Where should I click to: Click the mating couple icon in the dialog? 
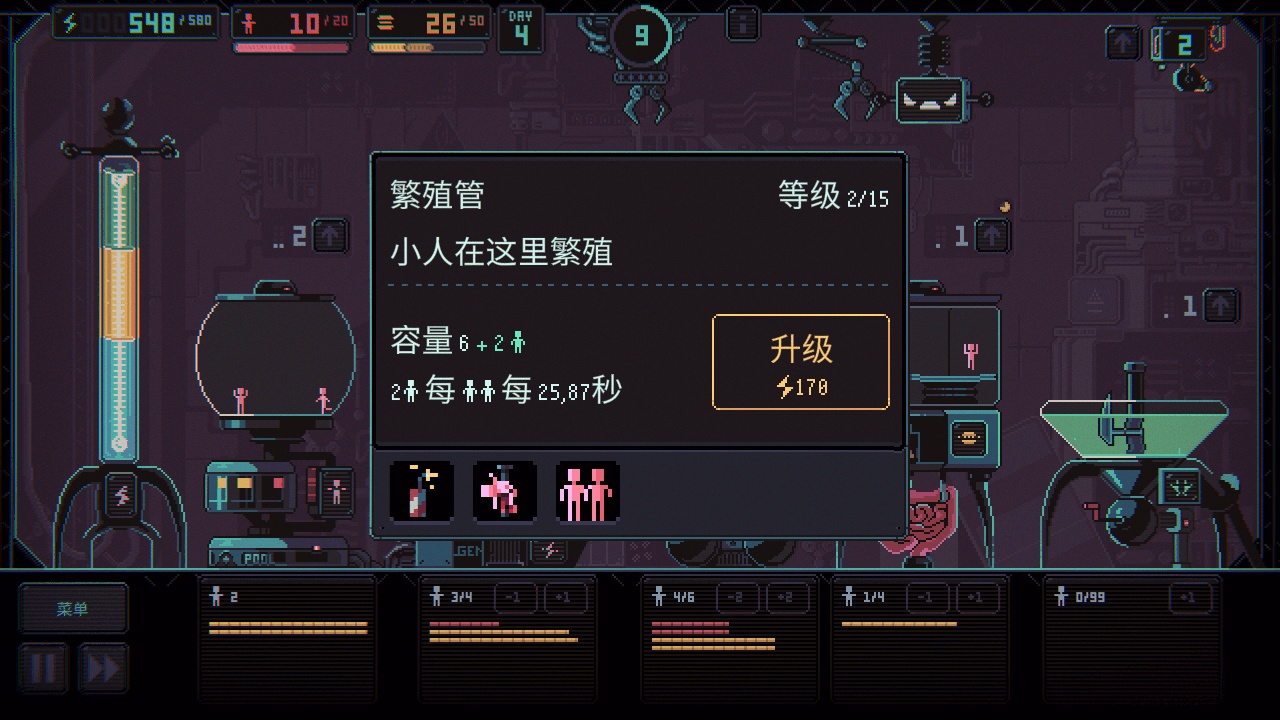click(x=505, y=490)
